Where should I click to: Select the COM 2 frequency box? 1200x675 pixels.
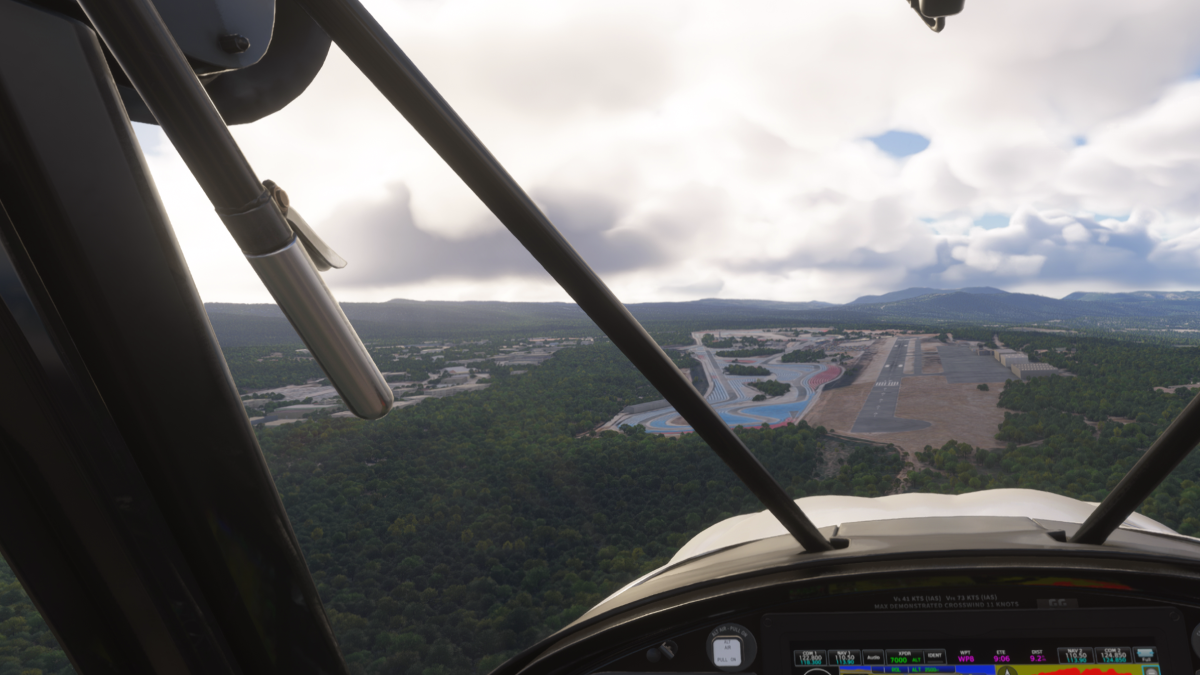coord(1110,657)
